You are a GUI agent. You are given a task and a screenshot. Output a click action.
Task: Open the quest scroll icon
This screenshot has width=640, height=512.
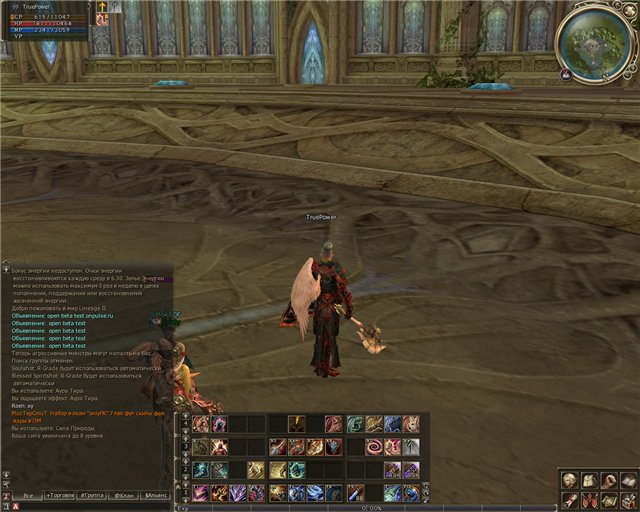click(x=571, y=499)
